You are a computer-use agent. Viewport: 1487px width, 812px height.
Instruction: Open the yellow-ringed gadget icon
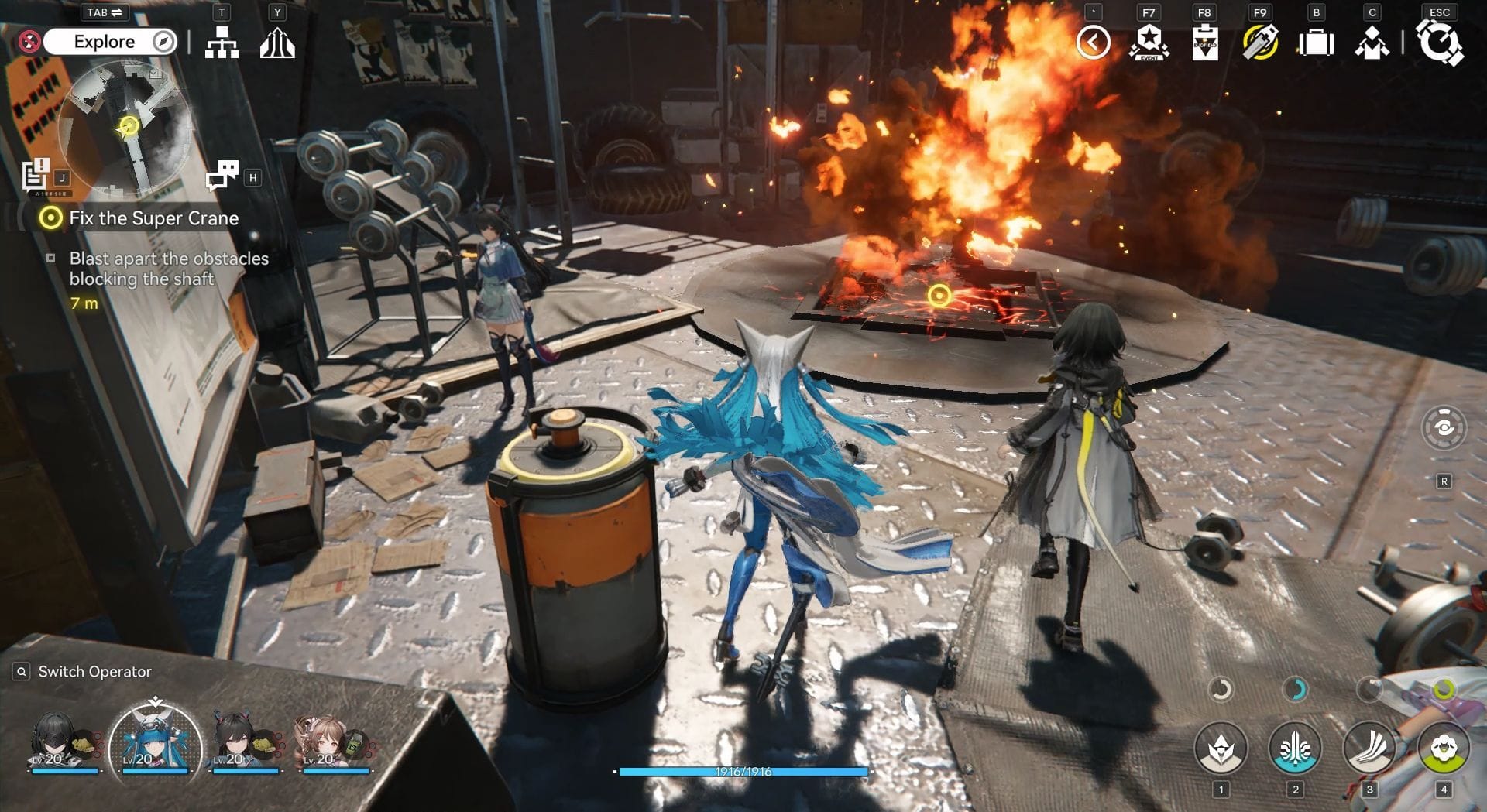click(1260, 43)
